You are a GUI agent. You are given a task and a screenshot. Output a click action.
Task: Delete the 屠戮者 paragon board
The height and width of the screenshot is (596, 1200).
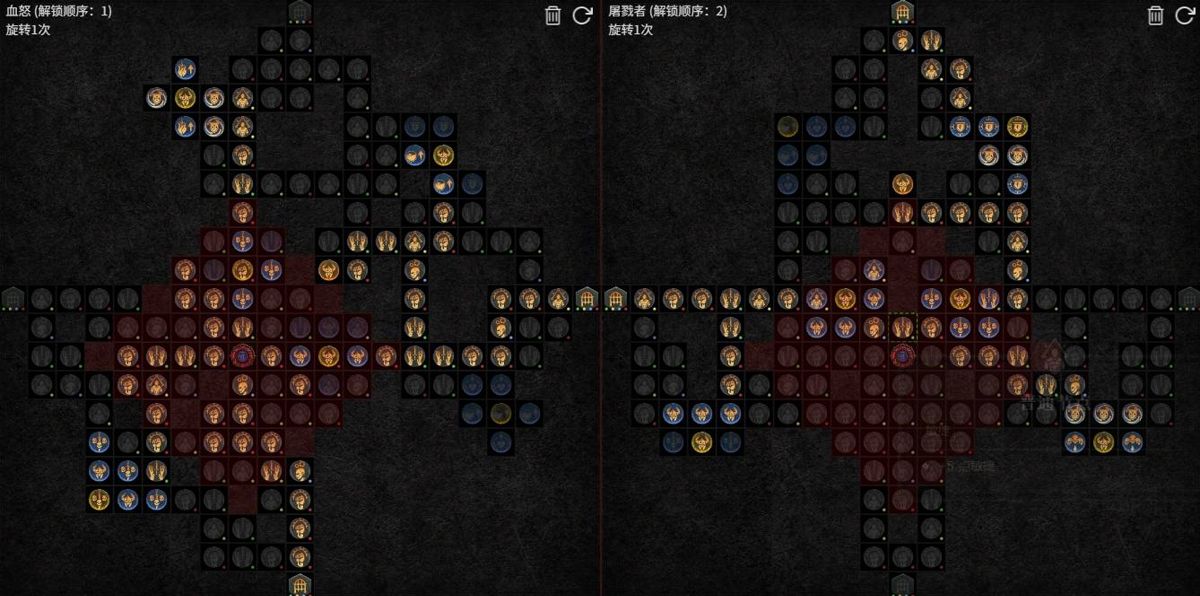pos(1155,15)
